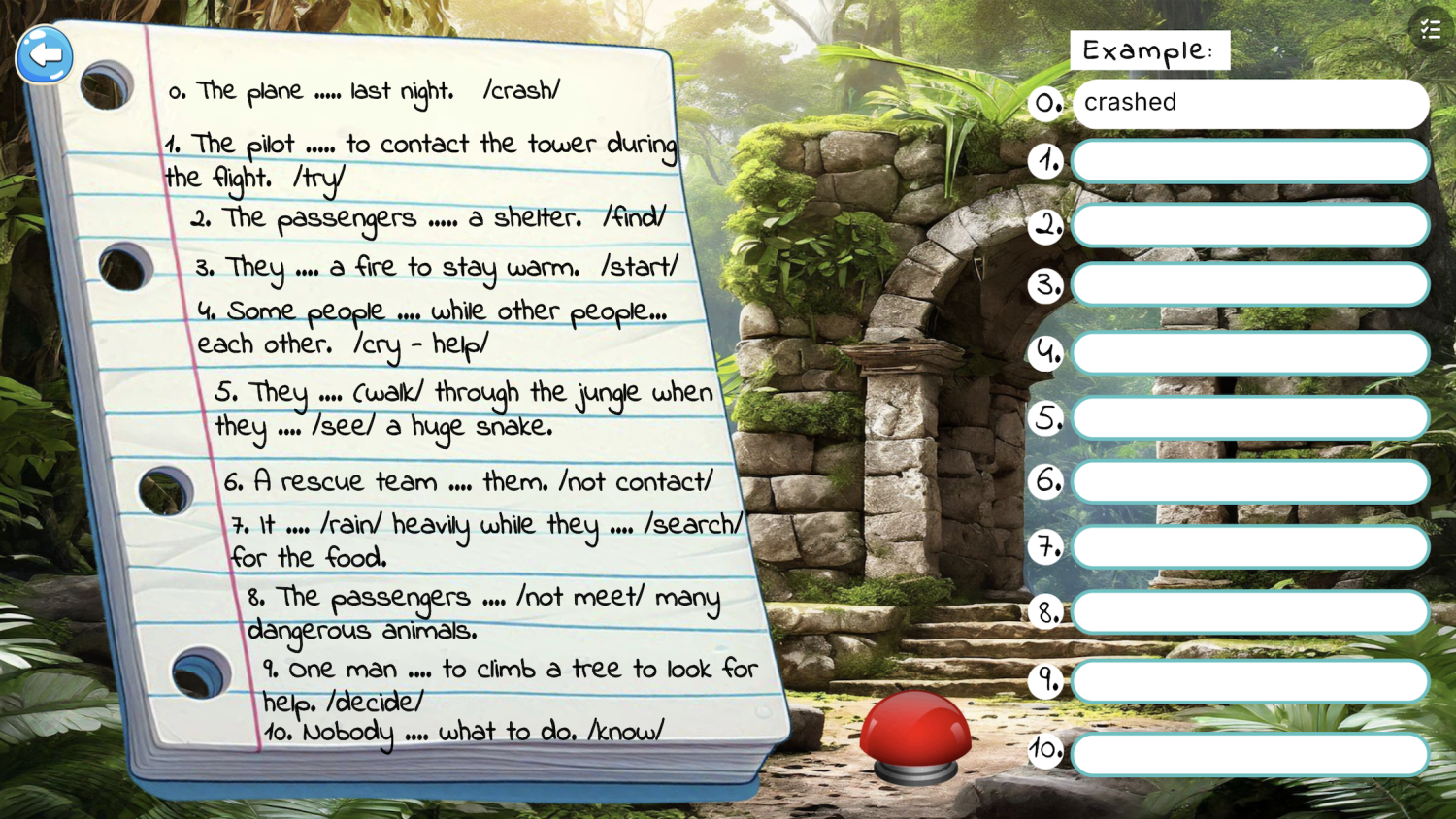Select the answer field for question 2
The height and width of the screenshot is (819, 1456).
coord(1249,225)
